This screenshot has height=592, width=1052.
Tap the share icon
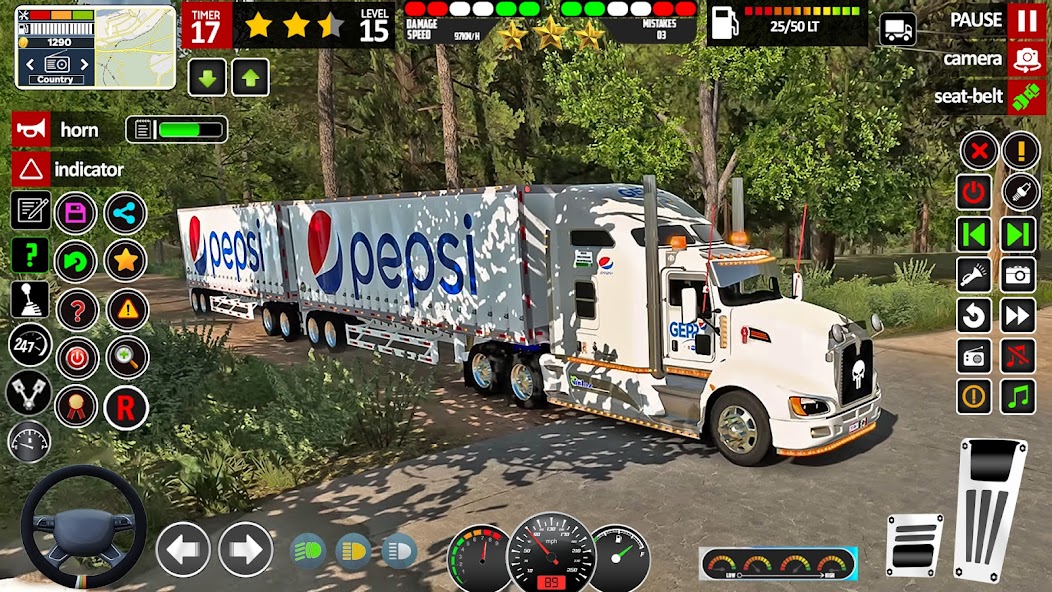(x=125, y=212)
